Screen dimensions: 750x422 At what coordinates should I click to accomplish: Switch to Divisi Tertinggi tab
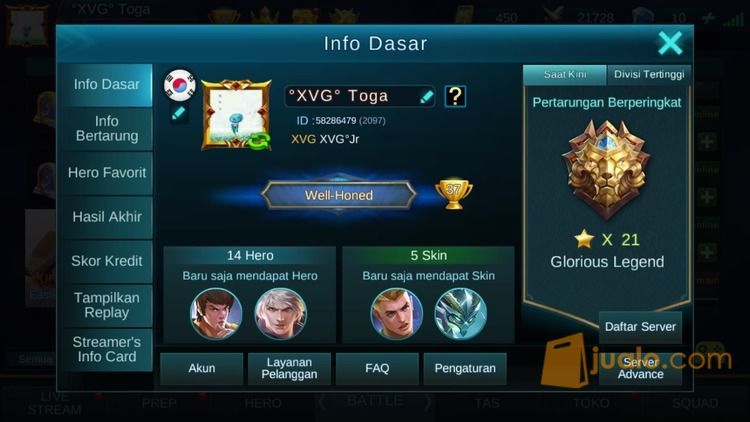pyautogui.click(x=649, y=75)
